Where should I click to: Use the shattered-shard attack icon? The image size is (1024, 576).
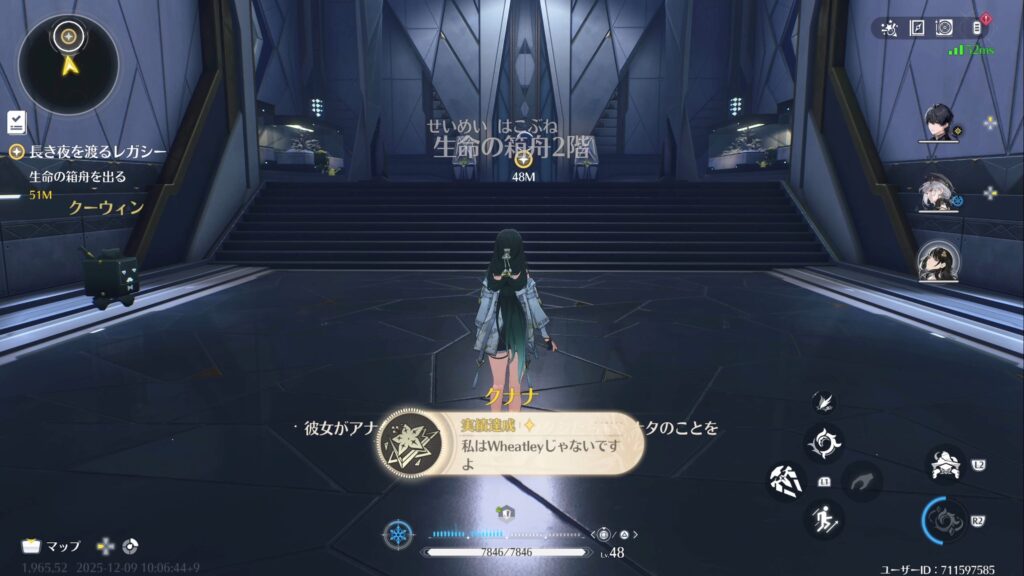point(786,481)
